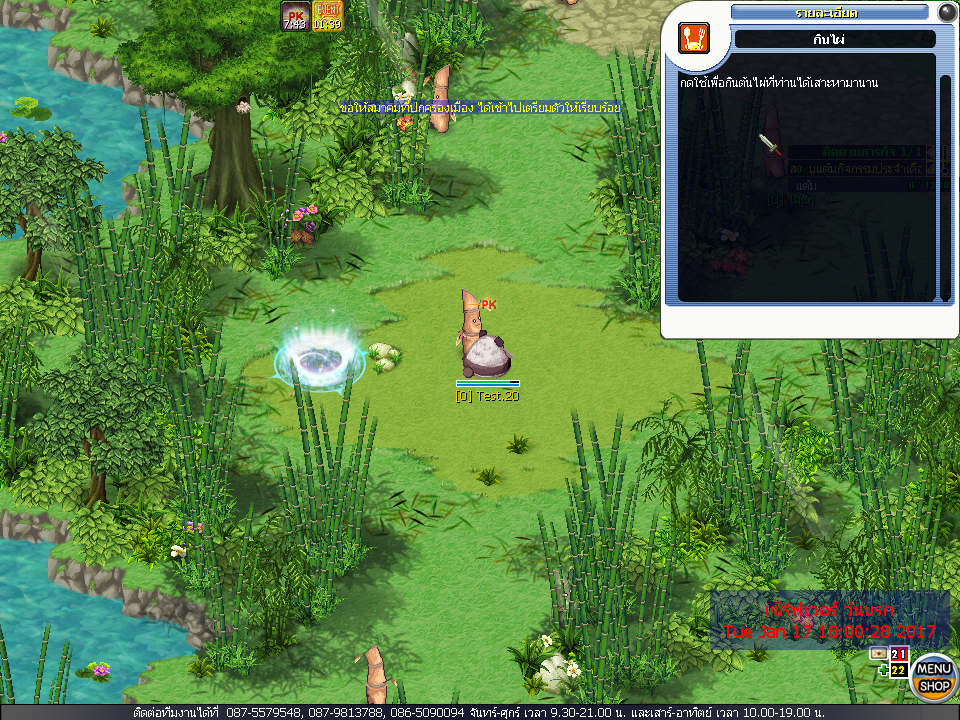Open the mail envelope icon
The width and height of the screenshot is (960, 720).
point(878,653)
